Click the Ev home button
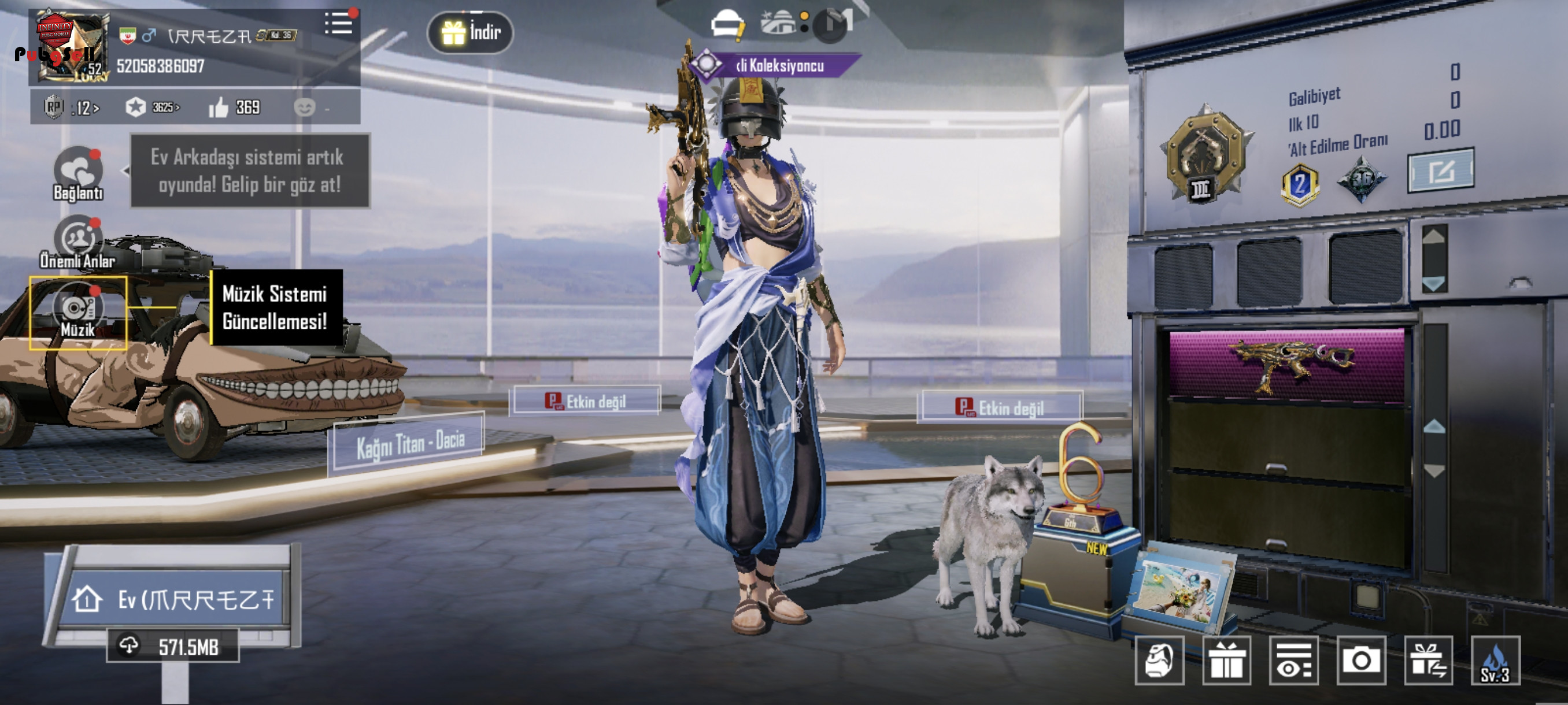This screenshot has width=1568, height=705. click(173, 600)
